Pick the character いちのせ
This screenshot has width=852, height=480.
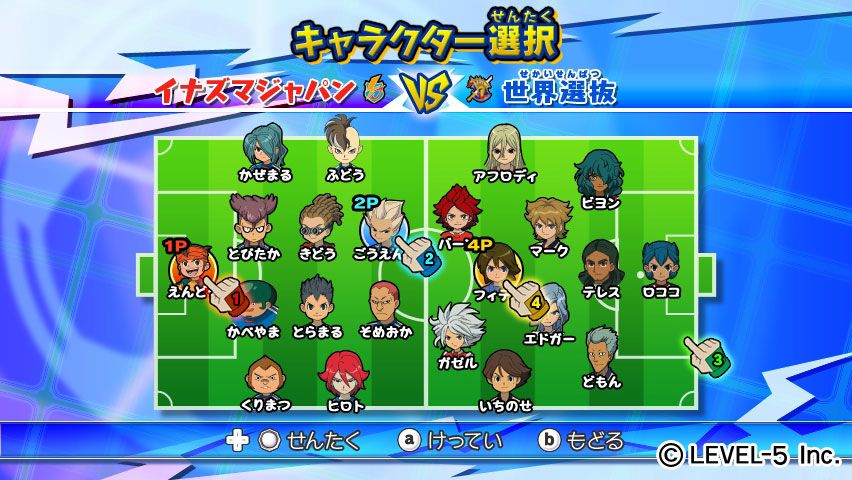coord(505,375)
